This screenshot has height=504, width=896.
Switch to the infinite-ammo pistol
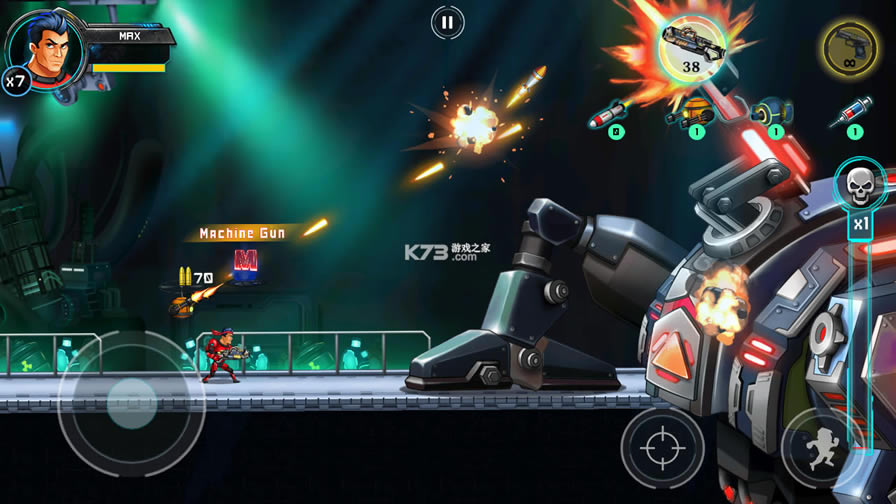(850, 48)
